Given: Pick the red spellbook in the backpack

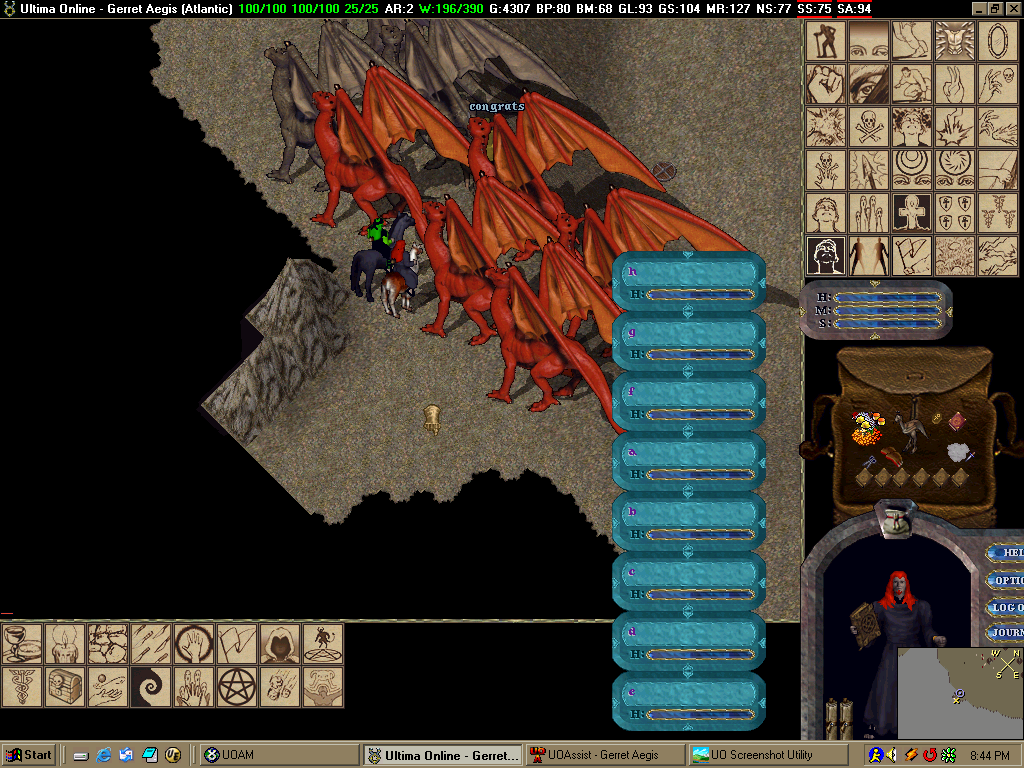Looking at the screenshot, I should (x=957, y=420).
